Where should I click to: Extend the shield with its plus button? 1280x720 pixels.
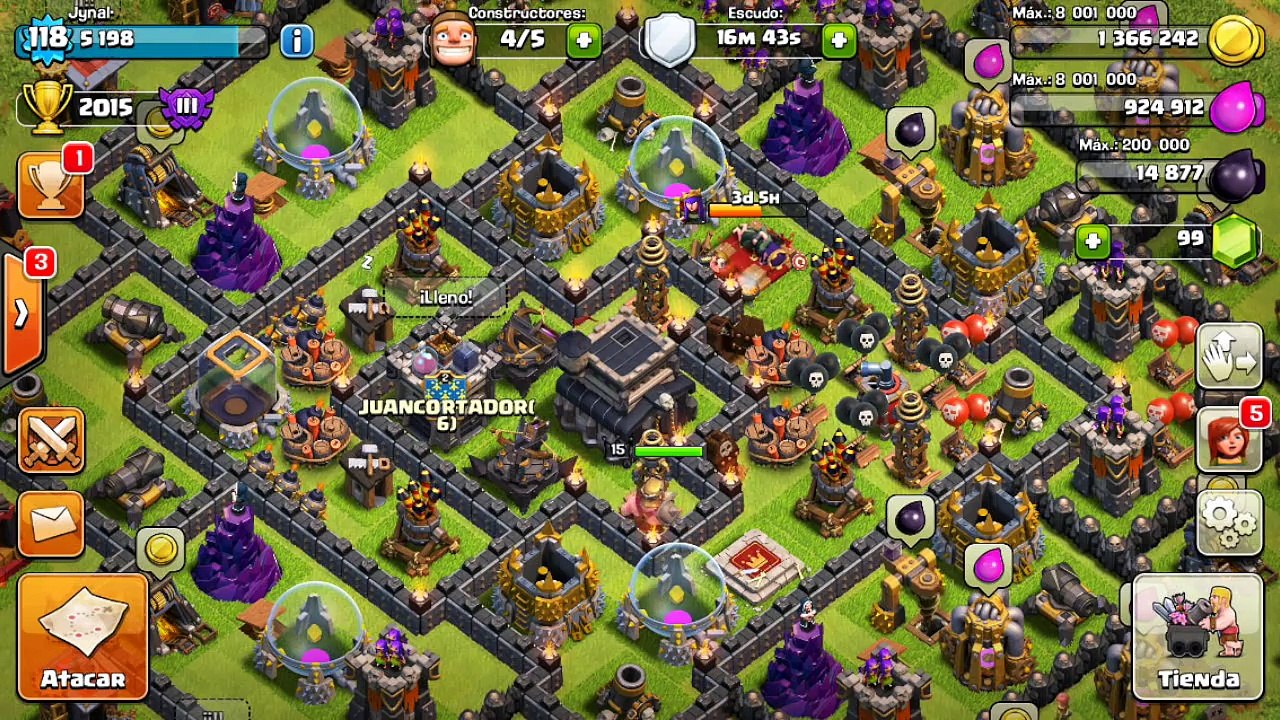838,40
